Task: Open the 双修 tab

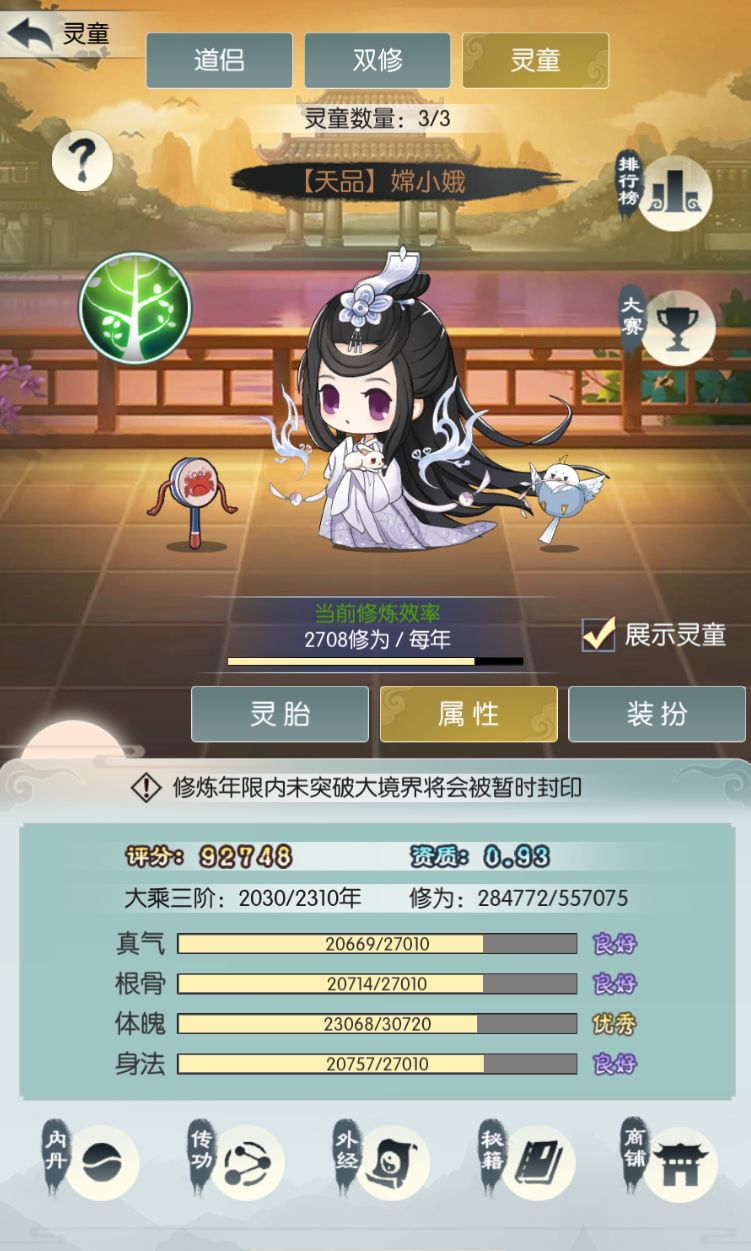Action: click(377, 60)
